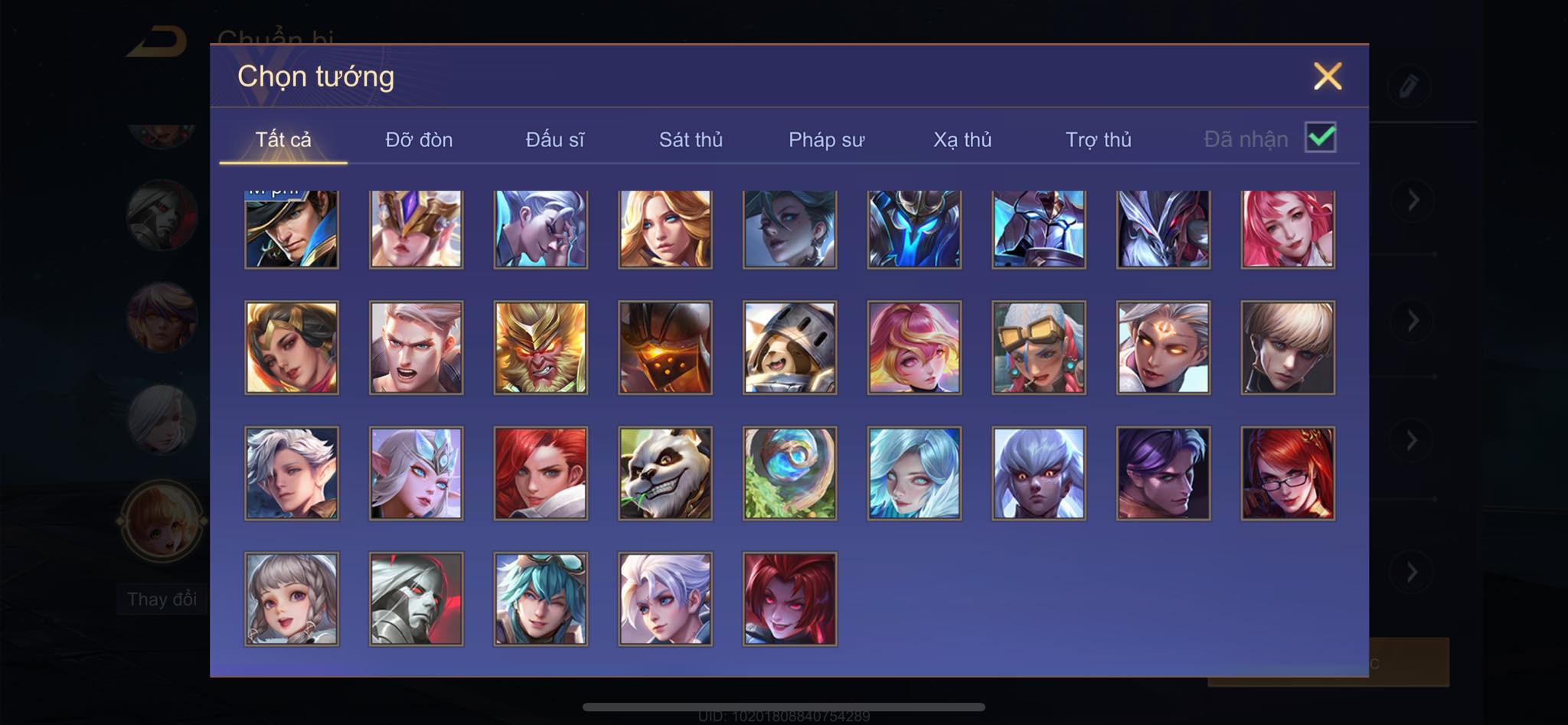
Task: Select the Tất cả tab
Action: (283, 140)
